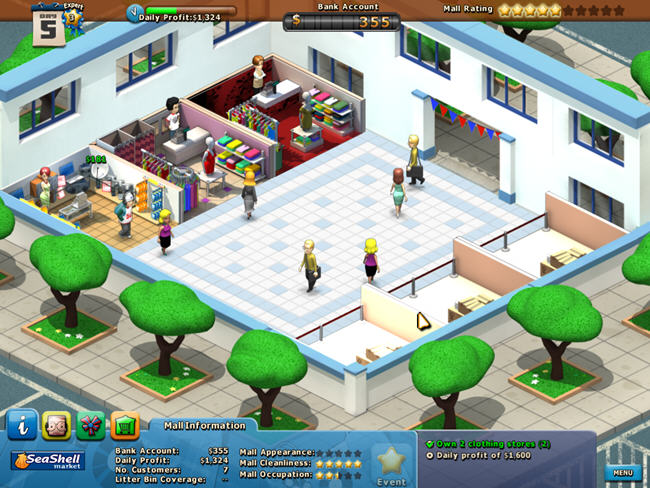
Task: Select the clothing stores objective
Action: (x=488, y=443)
